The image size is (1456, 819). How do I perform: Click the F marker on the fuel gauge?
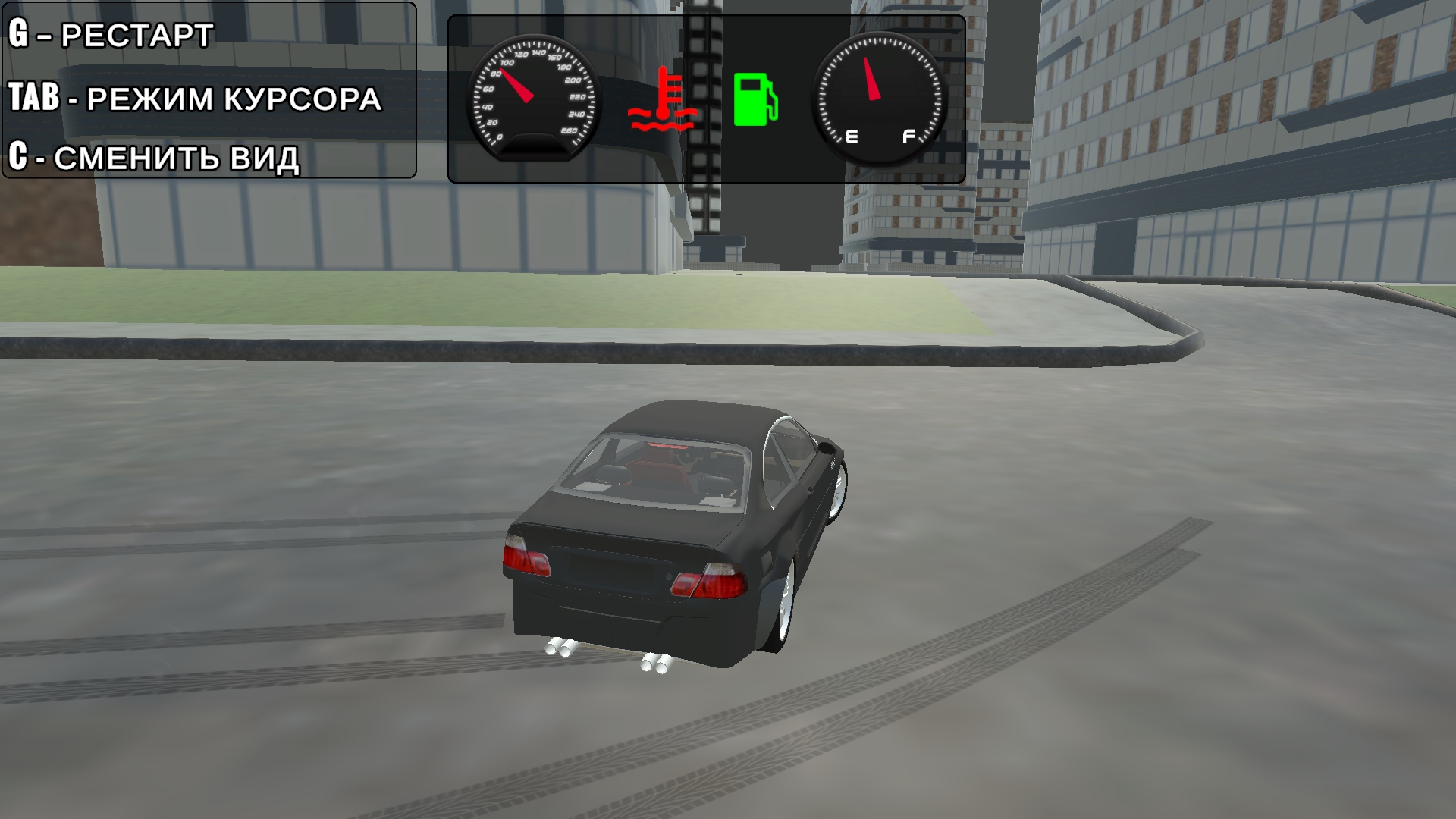point(907,136)
